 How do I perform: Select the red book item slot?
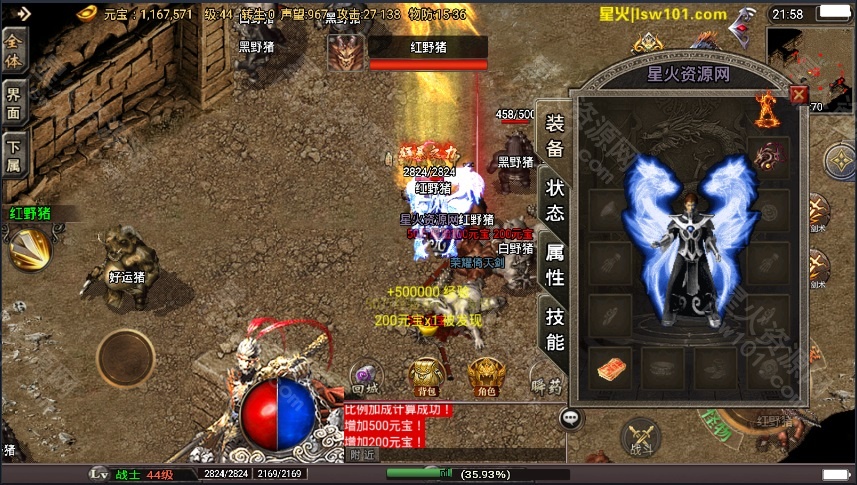pos(611,368)
